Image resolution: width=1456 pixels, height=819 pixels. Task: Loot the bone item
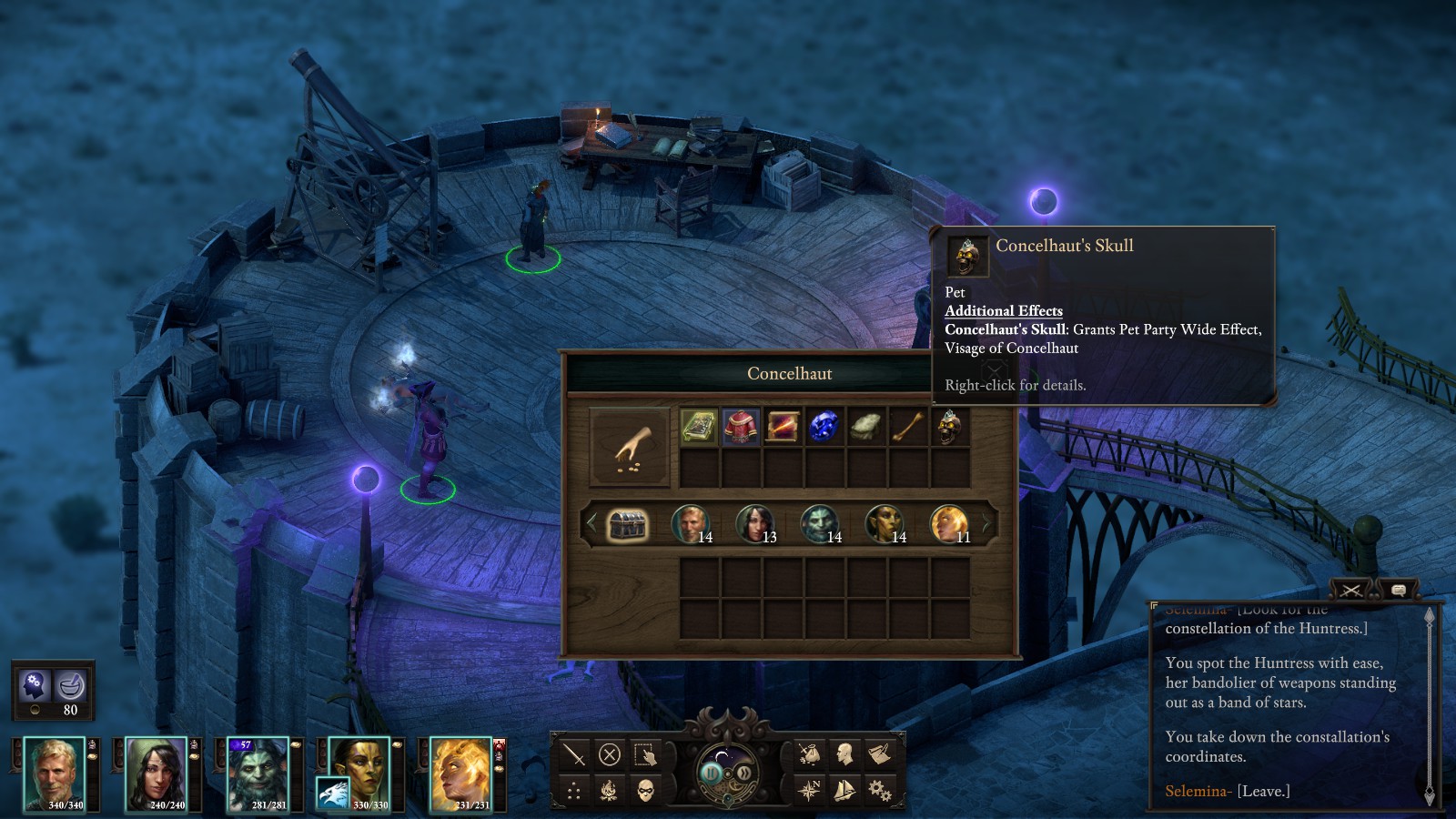click(x=907, y=427)
